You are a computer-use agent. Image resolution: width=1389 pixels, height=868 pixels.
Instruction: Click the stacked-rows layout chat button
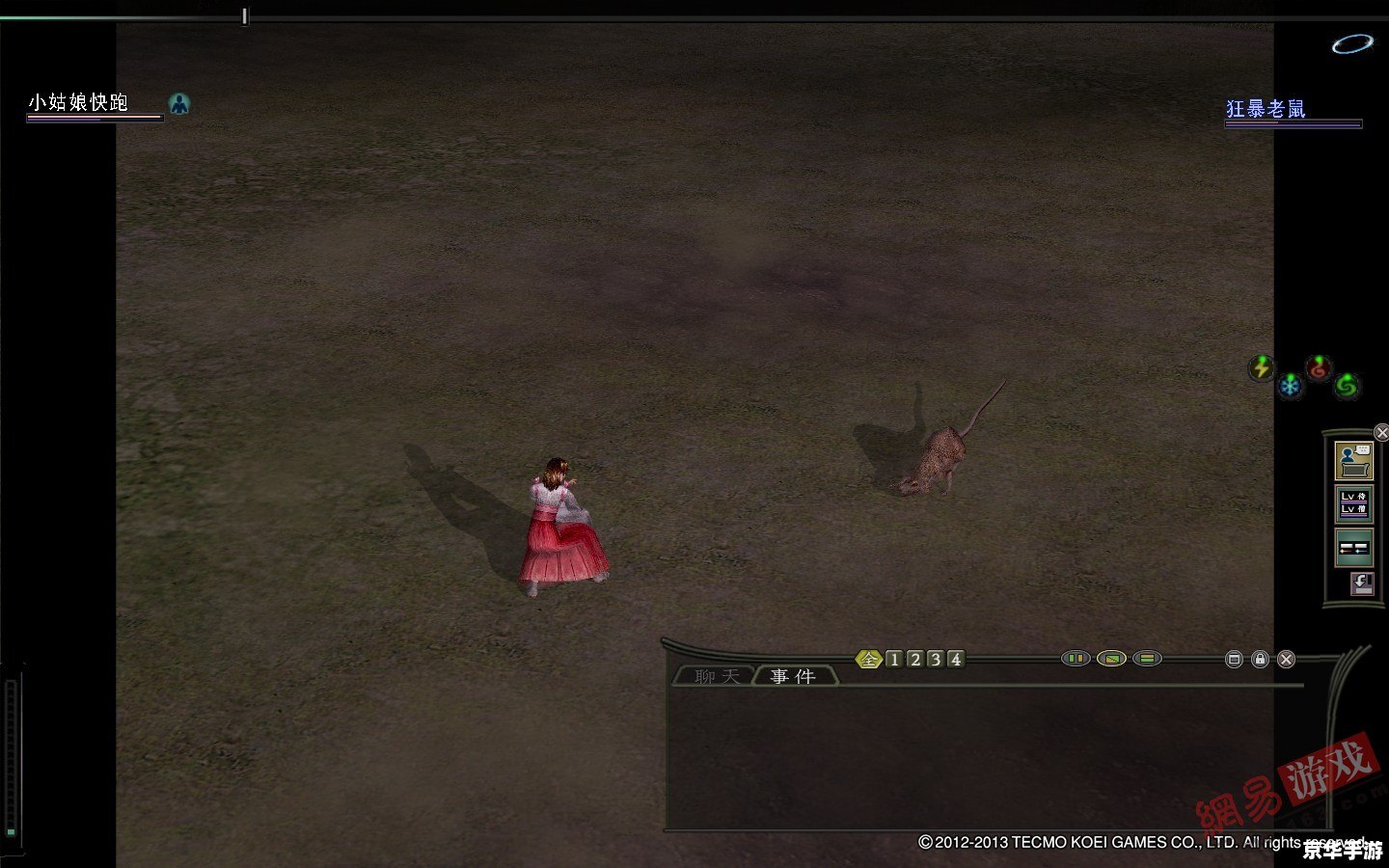1147,659
